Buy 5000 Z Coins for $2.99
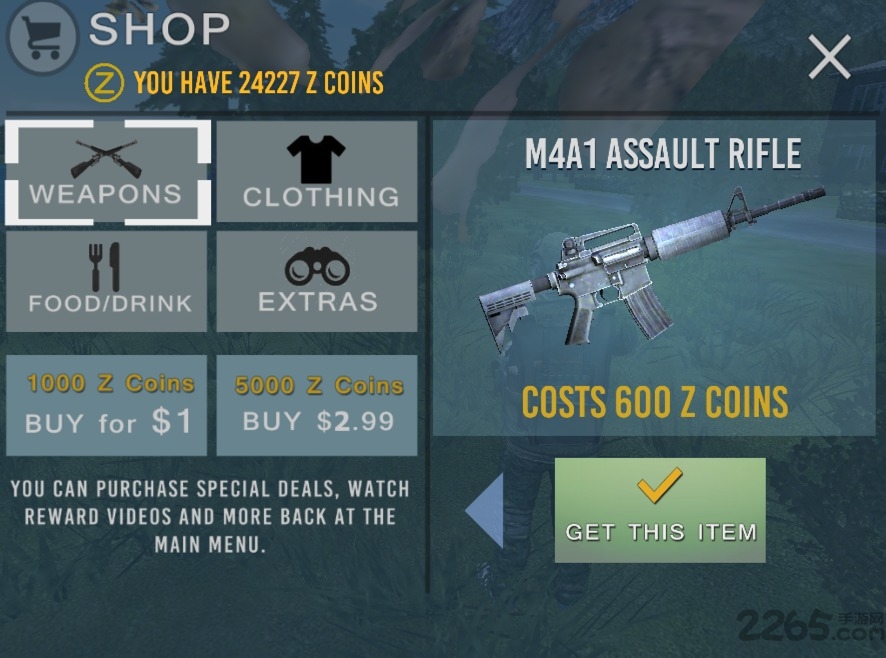Screen dimensions: 886x658 pos(317,405)
